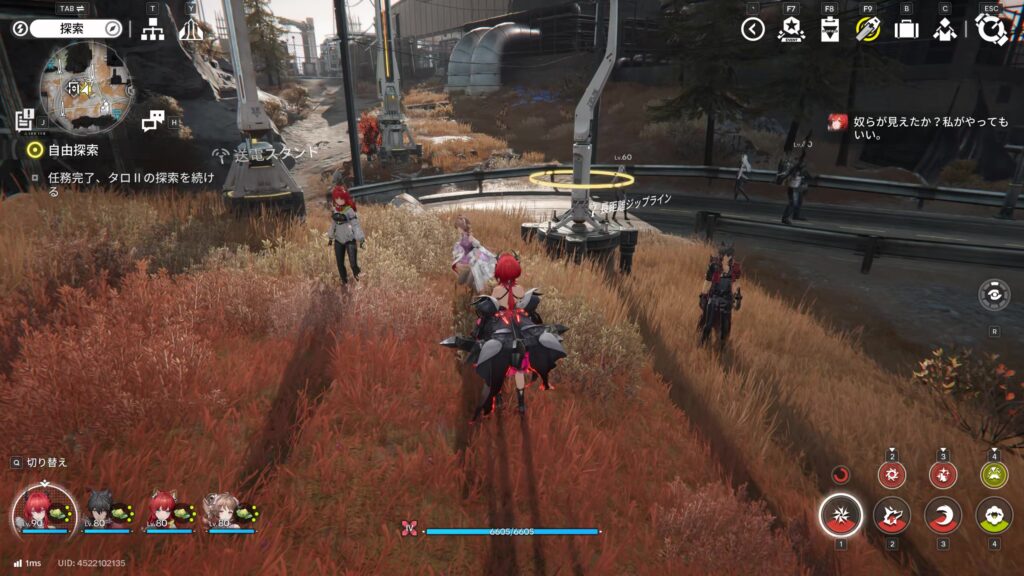Screen dimensions: 1024x576
Task: Open the briefcase inventory
Action: pyautogui.click(x=906, y=29)
